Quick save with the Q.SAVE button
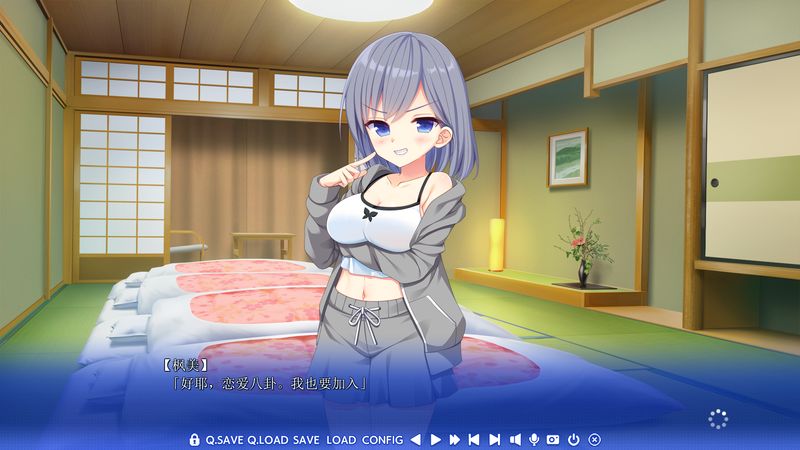The height and width of the screenshot is (450, 800). pyautogui.click(x=224, y=439)
